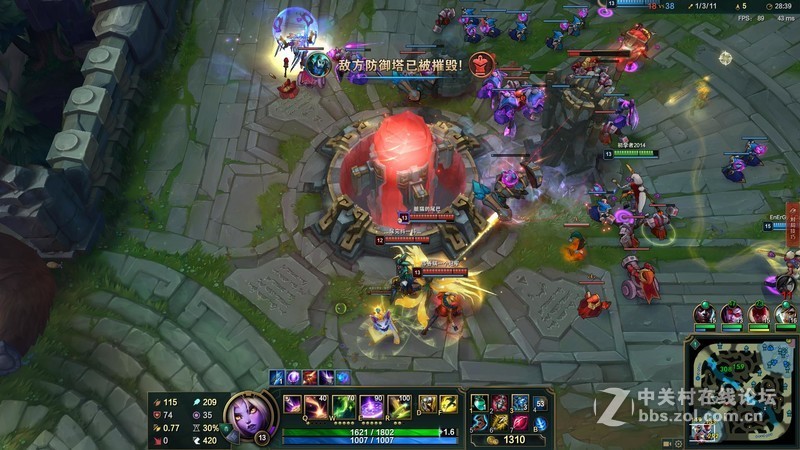
Task: Select the leftmost teammate portrait above the minimap
Action: [704, 315]
